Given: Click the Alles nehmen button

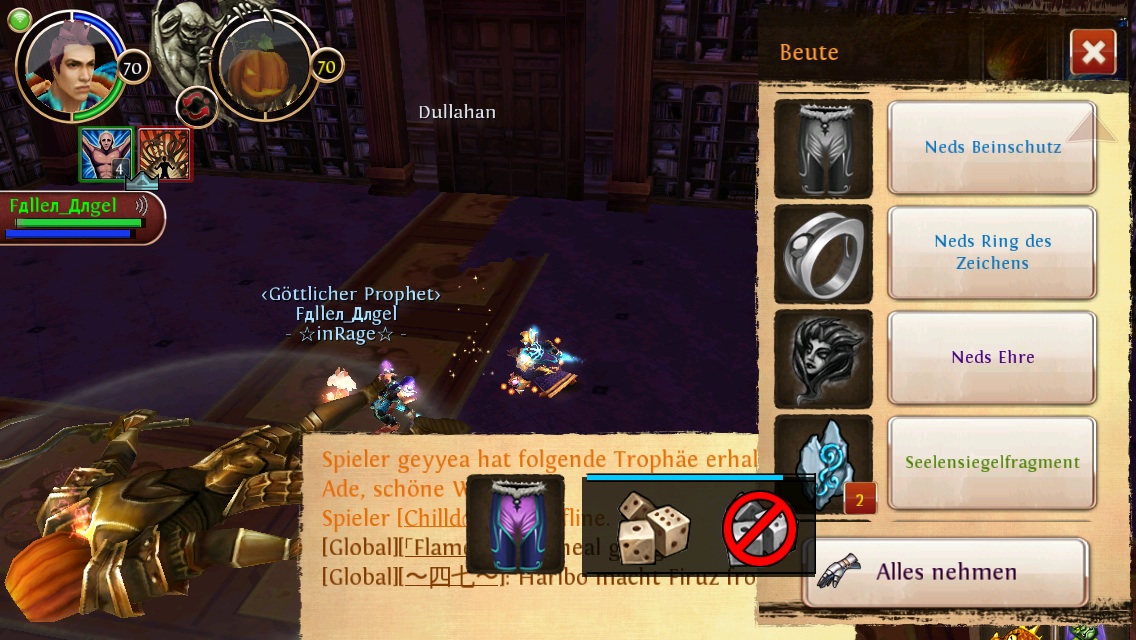Looking at the screenshot, I should coord(945,572).
